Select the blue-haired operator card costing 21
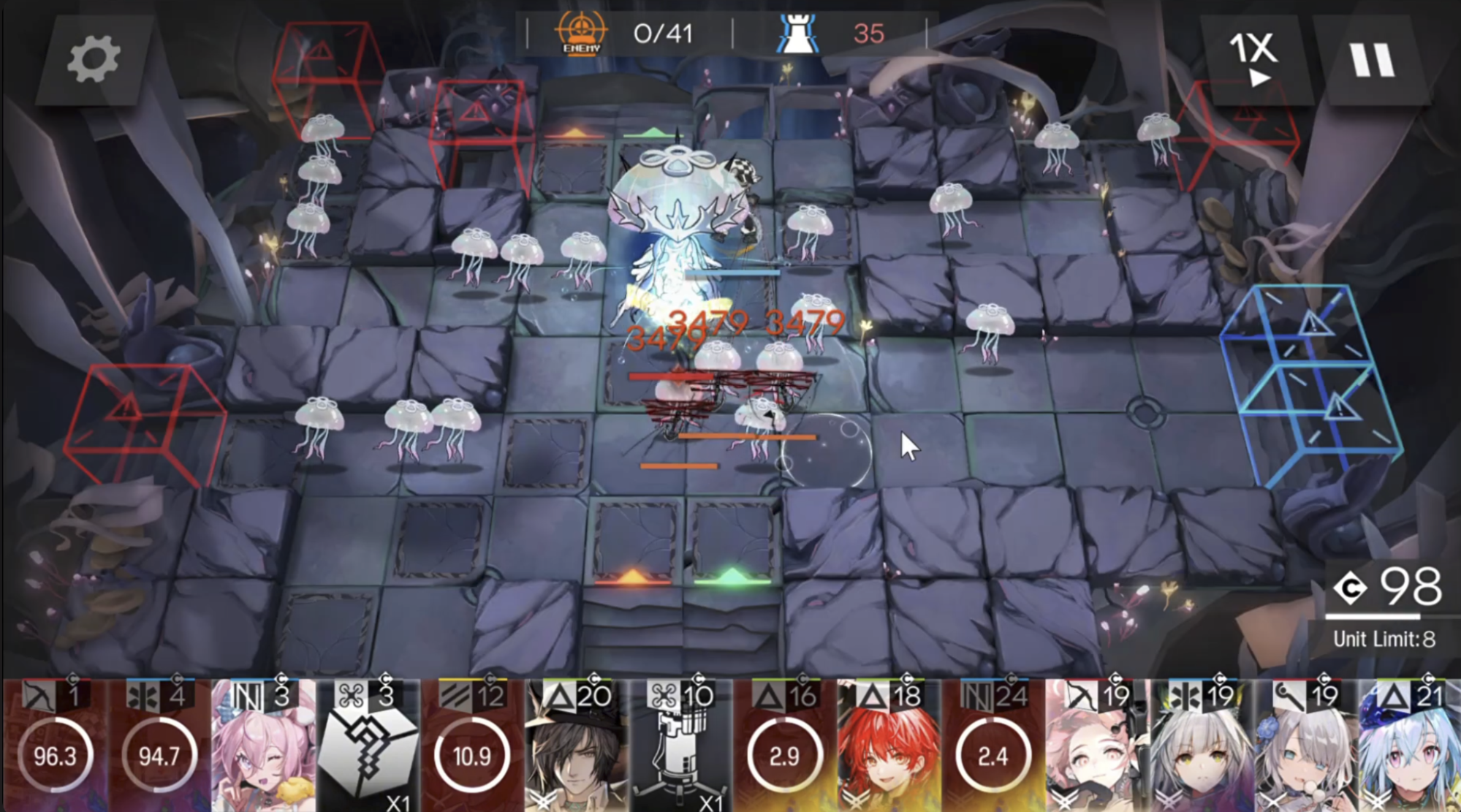The width and height of the screenshot is (1461, 812). pyautogui.click(x=1409, y=745)
